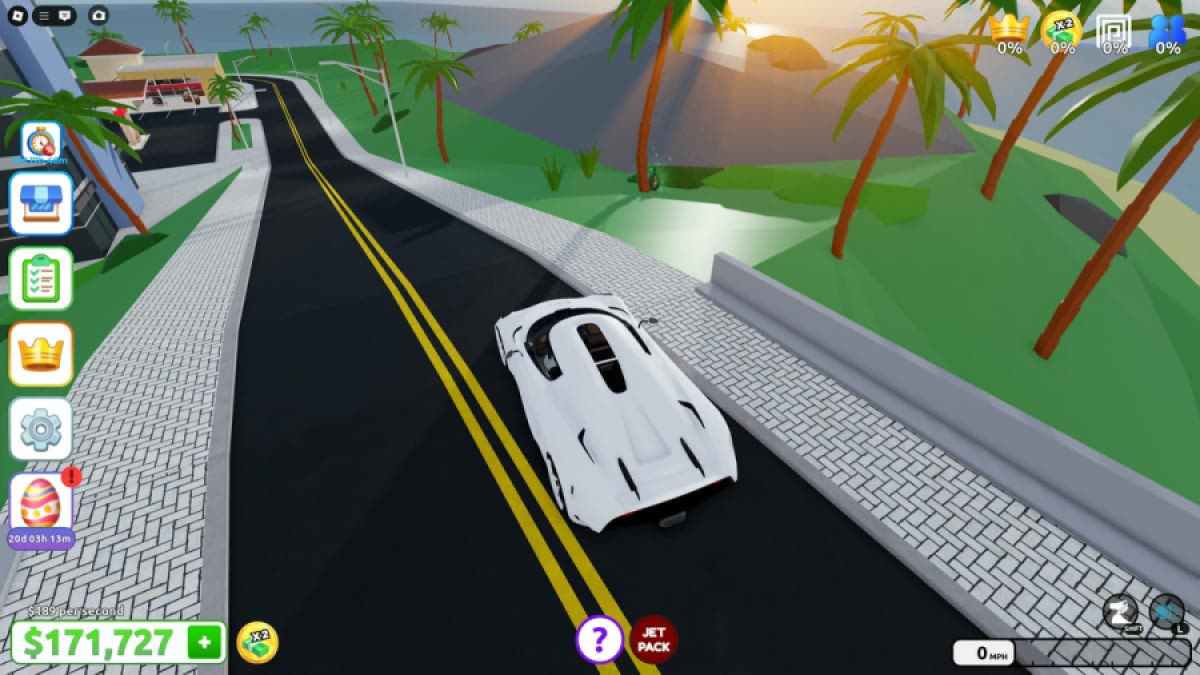The width and height of the screenshot is (1200, 675).
Task: Click the green plus to buy cash
Action: (205, 643)
